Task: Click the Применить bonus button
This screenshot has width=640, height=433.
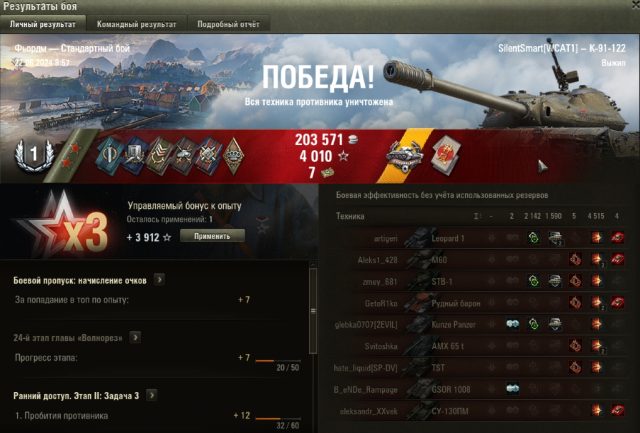Action: coord(212,236)
